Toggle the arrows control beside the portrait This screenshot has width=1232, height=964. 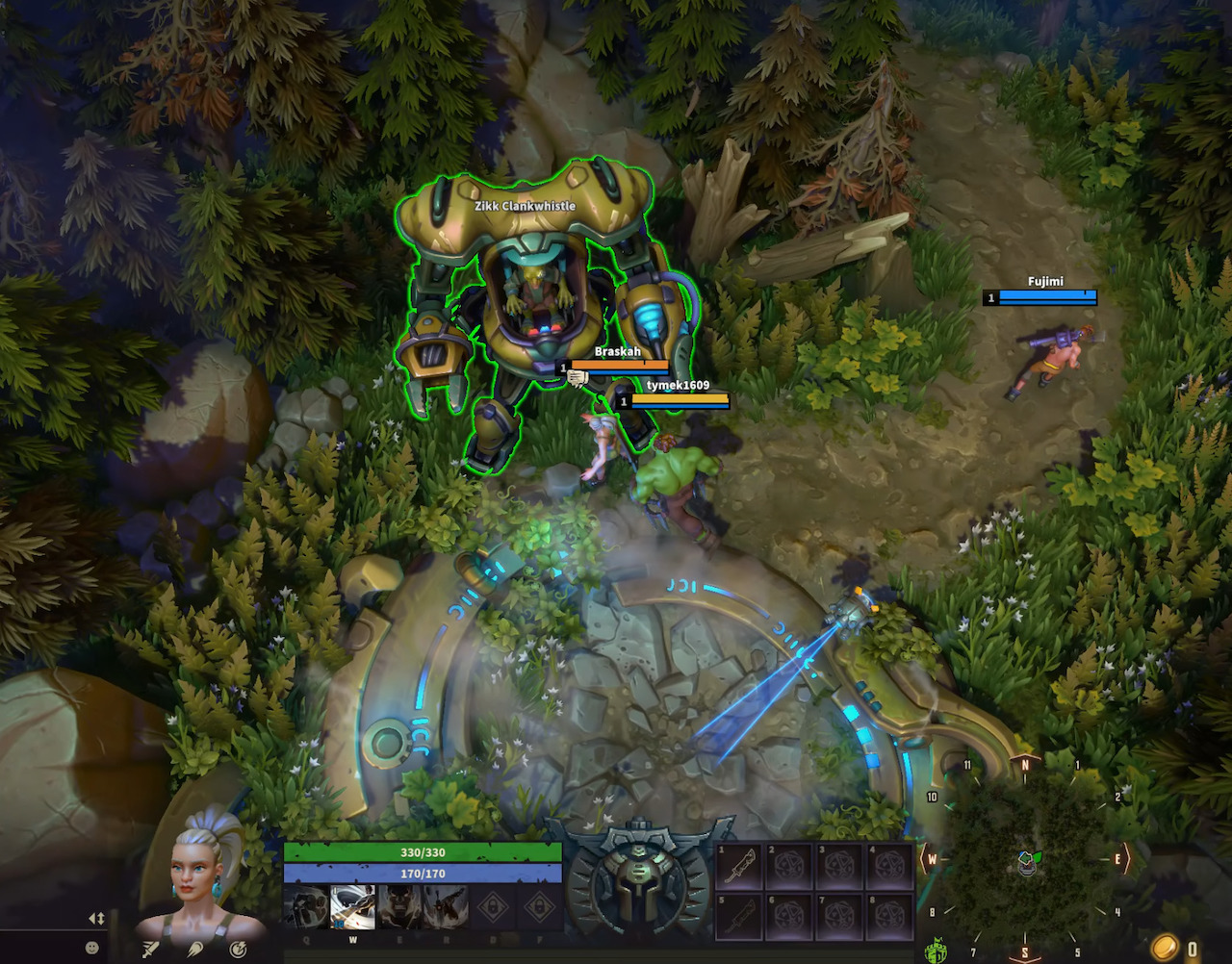(x=96, y=919)
